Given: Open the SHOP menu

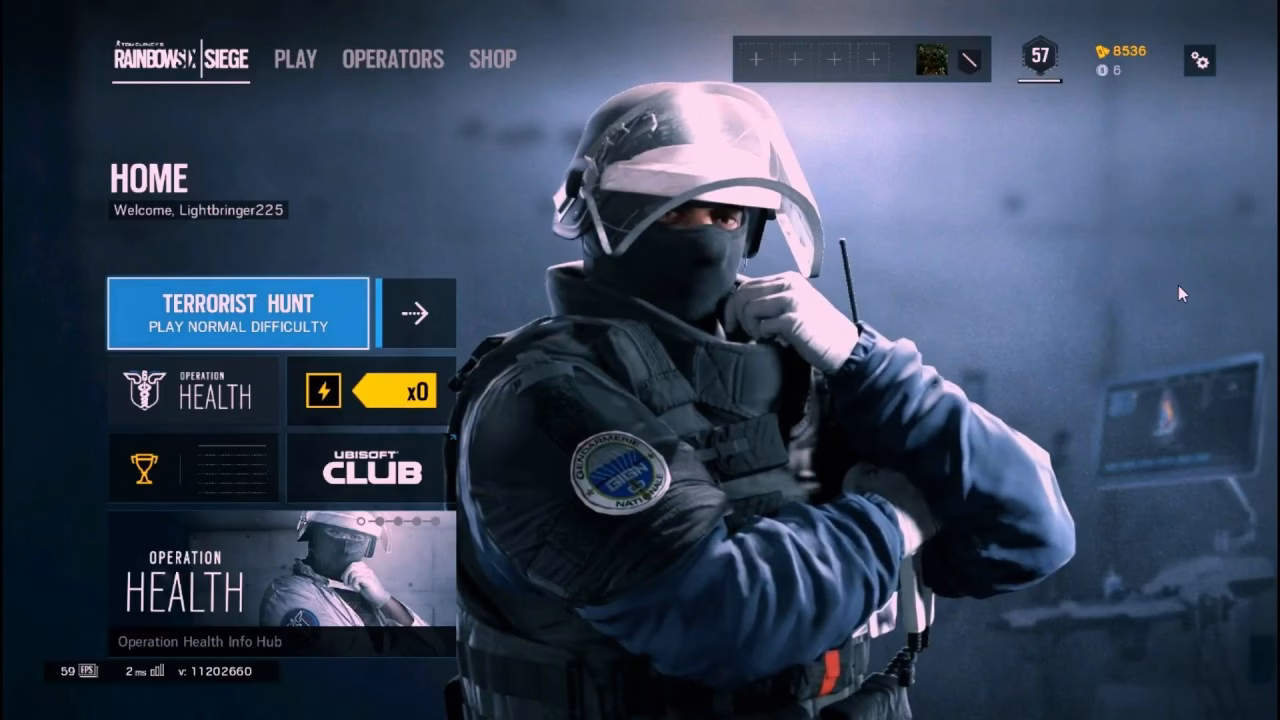Looking at the screenshot, I should point(492,60).
